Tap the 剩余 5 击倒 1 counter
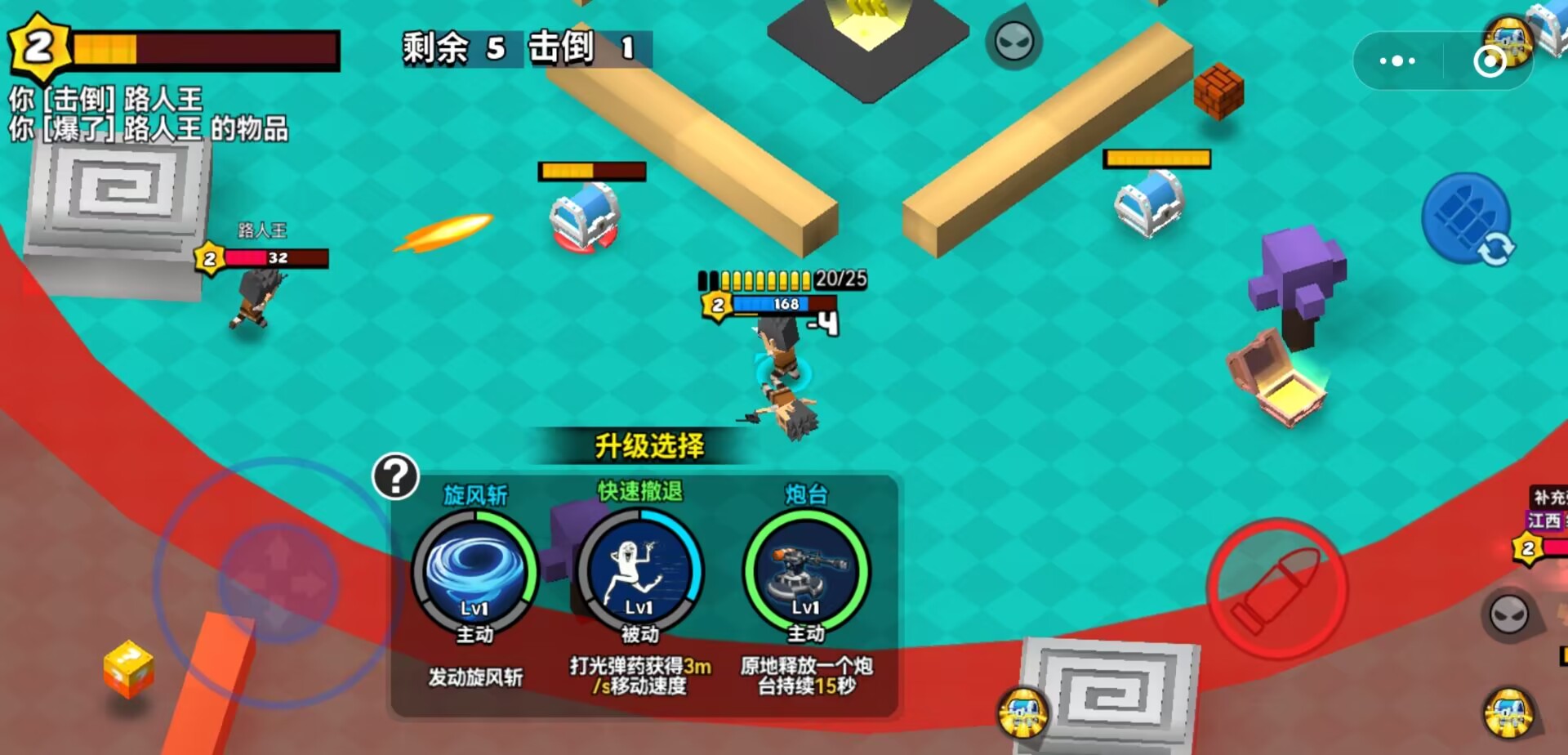Screen dimensions: 1568x755 [x=520, y=49]
